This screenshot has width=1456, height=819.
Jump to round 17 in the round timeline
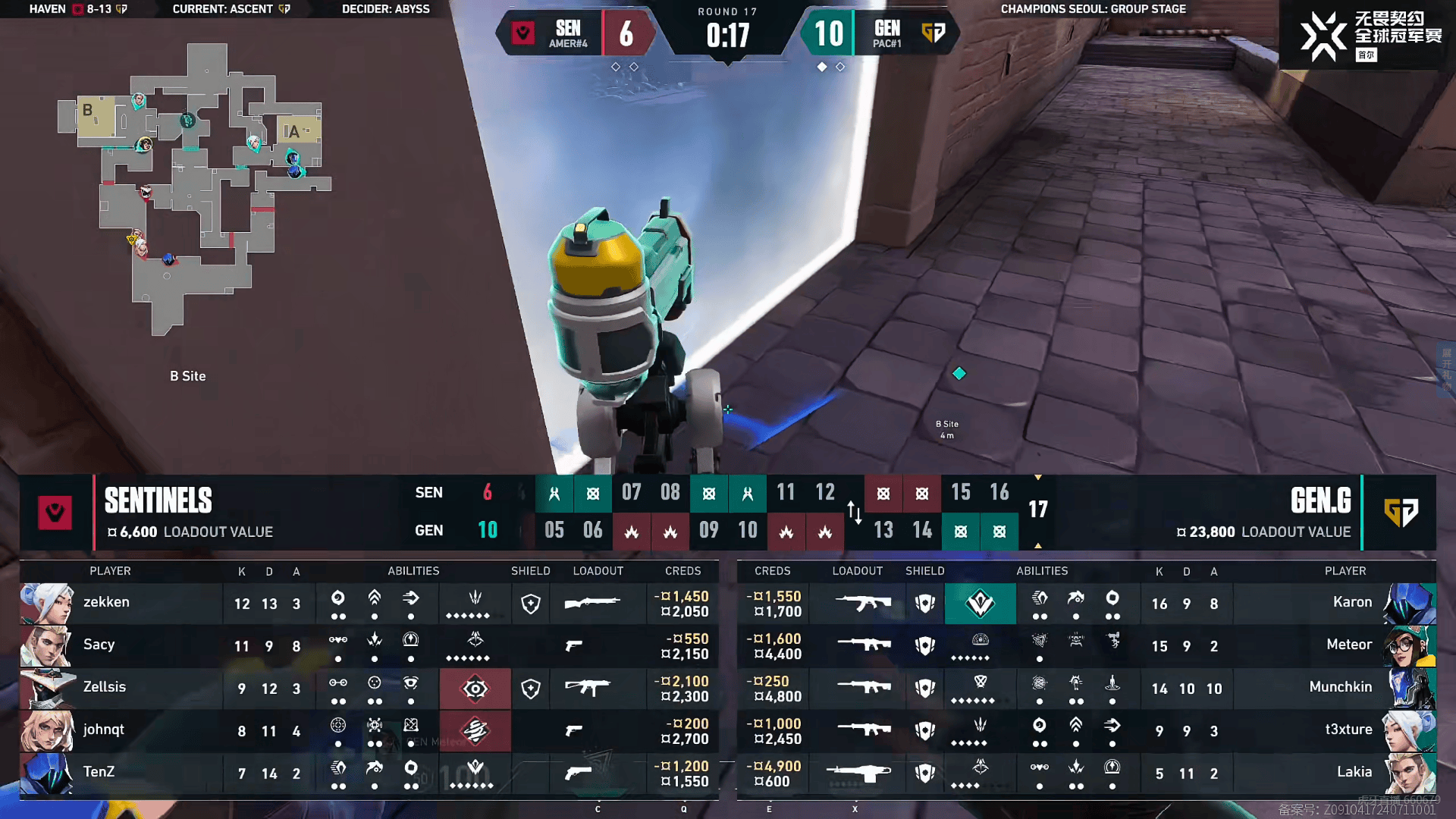point(1037,510)
